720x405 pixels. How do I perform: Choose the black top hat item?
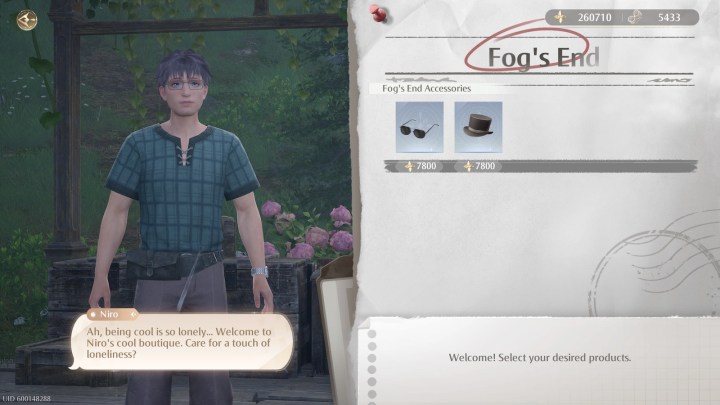pos(478,127)
